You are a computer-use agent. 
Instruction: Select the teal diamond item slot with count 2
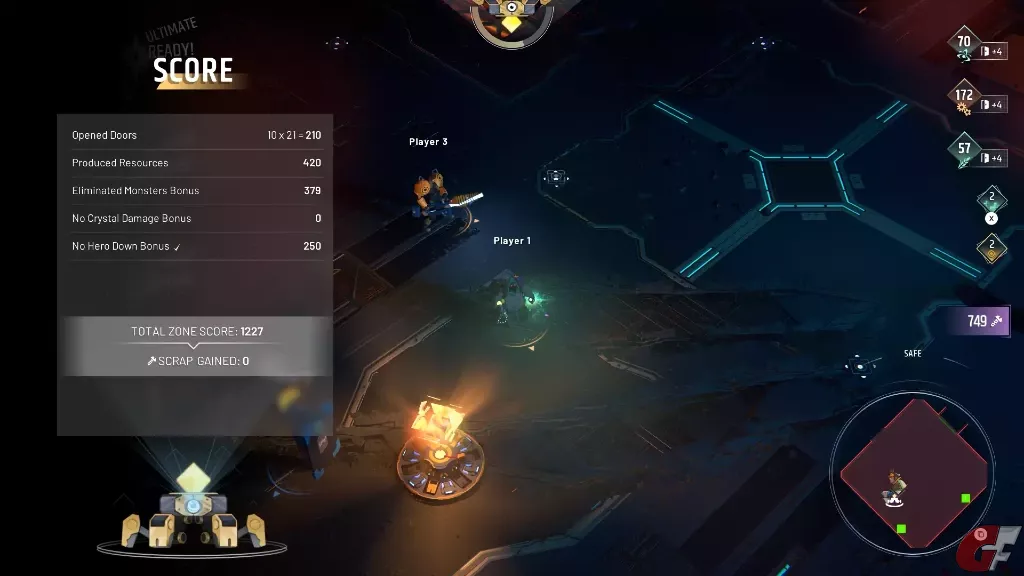coord(991,198)
